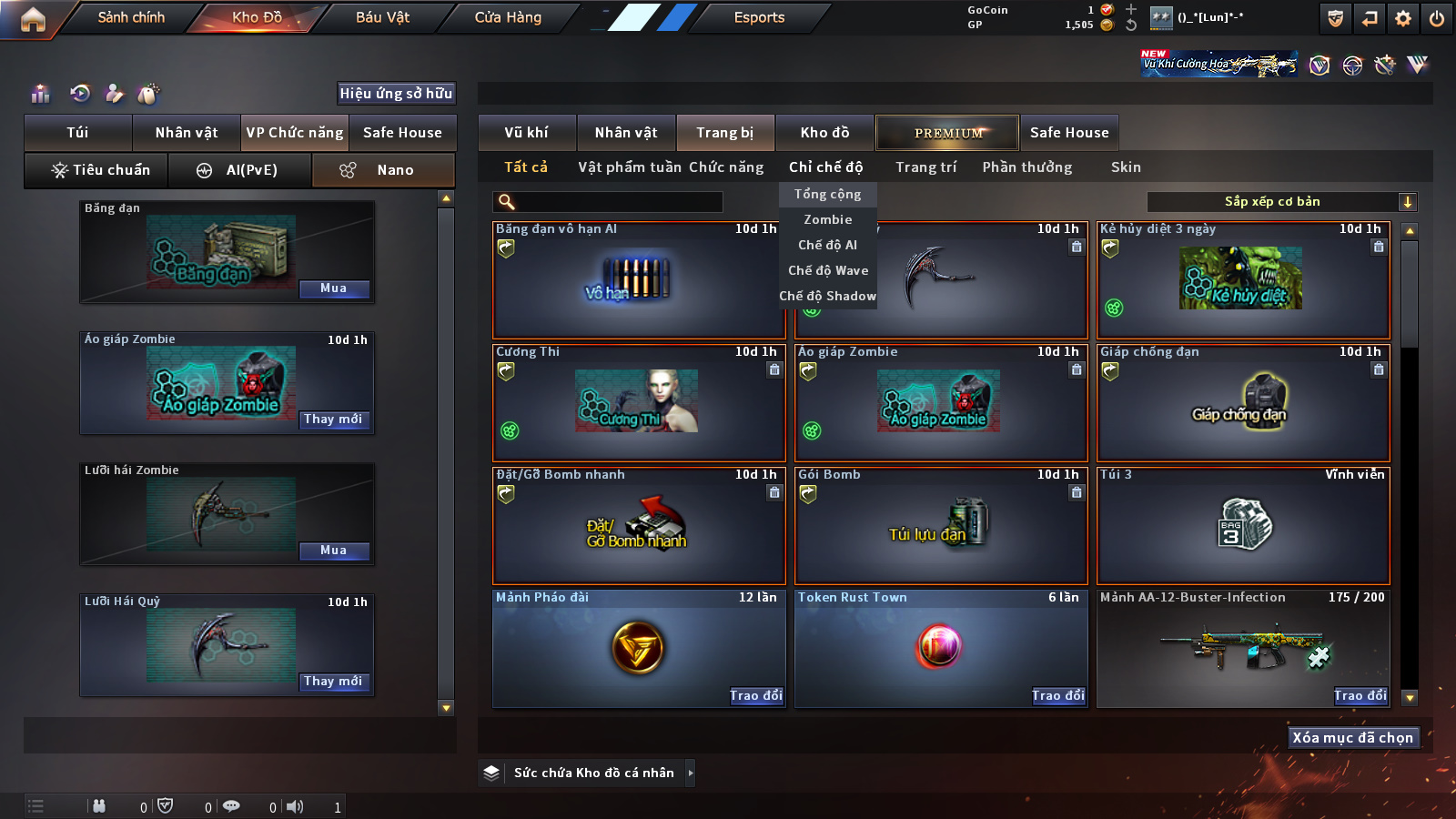
Task: Select the PREMIUM inventory tab
Action: pos(947,133)
